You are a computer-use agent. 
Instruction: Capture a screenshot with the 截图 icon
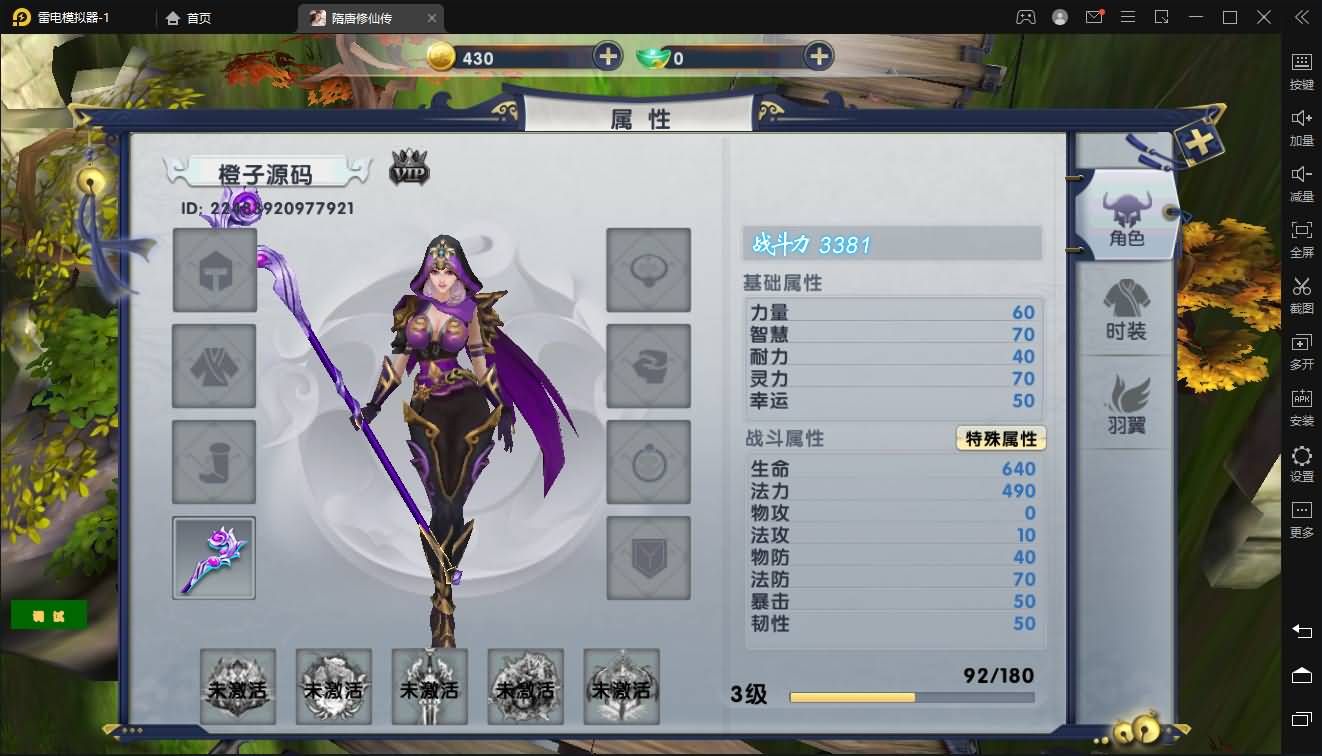click(1301, 295)
